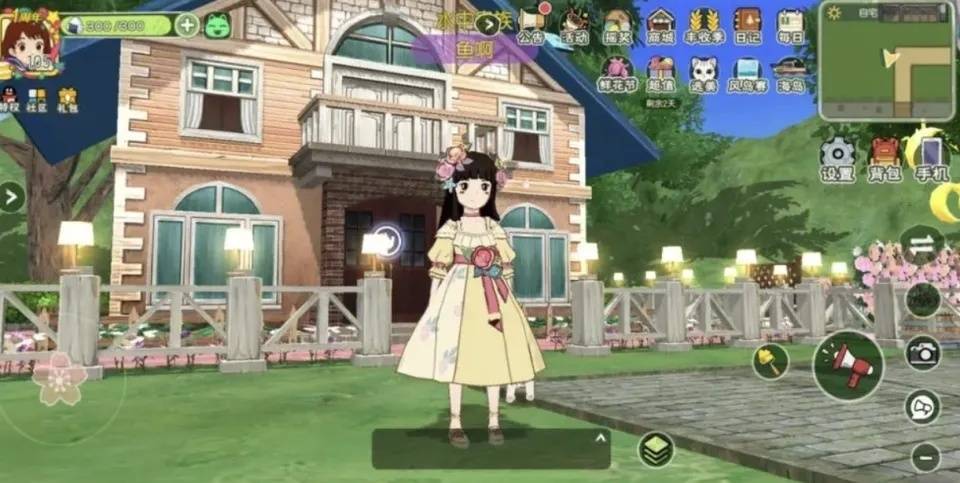Open the 丰收季 harvest season event
The image size is (960, 483).
(705, 23)
